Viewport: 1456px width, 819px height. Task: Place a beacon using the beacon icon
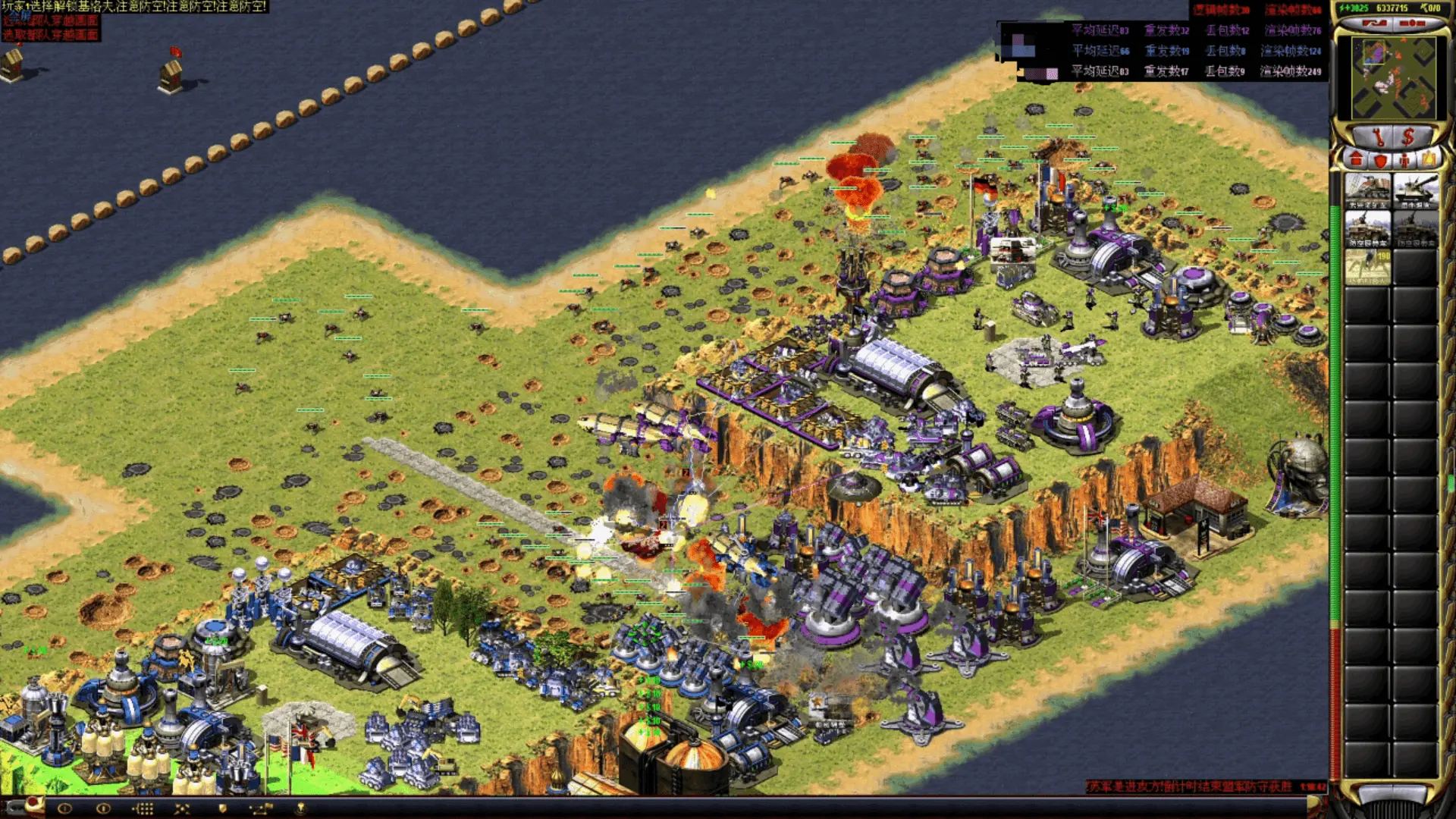click(x=300, y=808)
